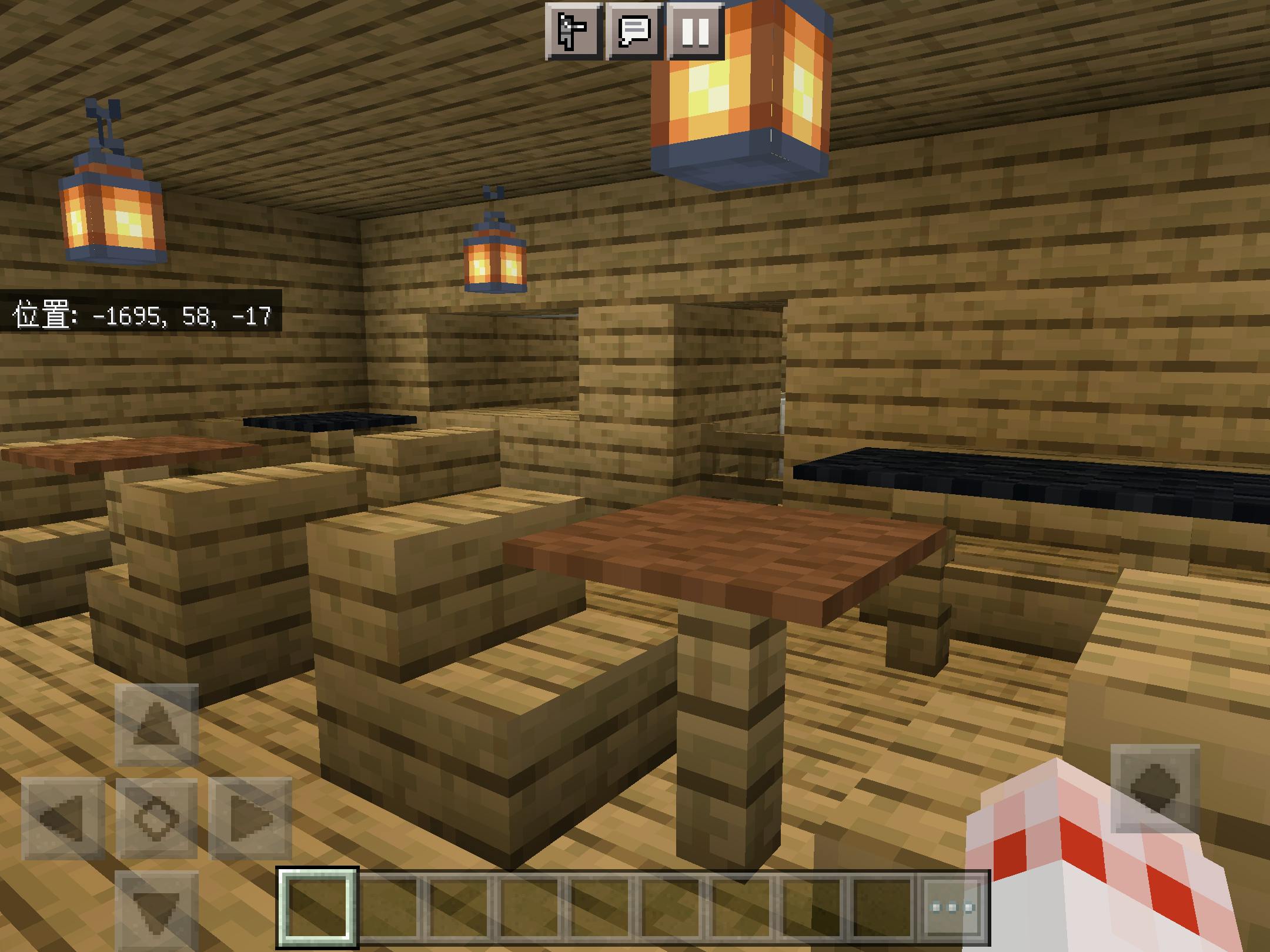The image size is (1270, 952).
Task: Open the chat window
Action: pyautogui.click(x=634, y=31)
